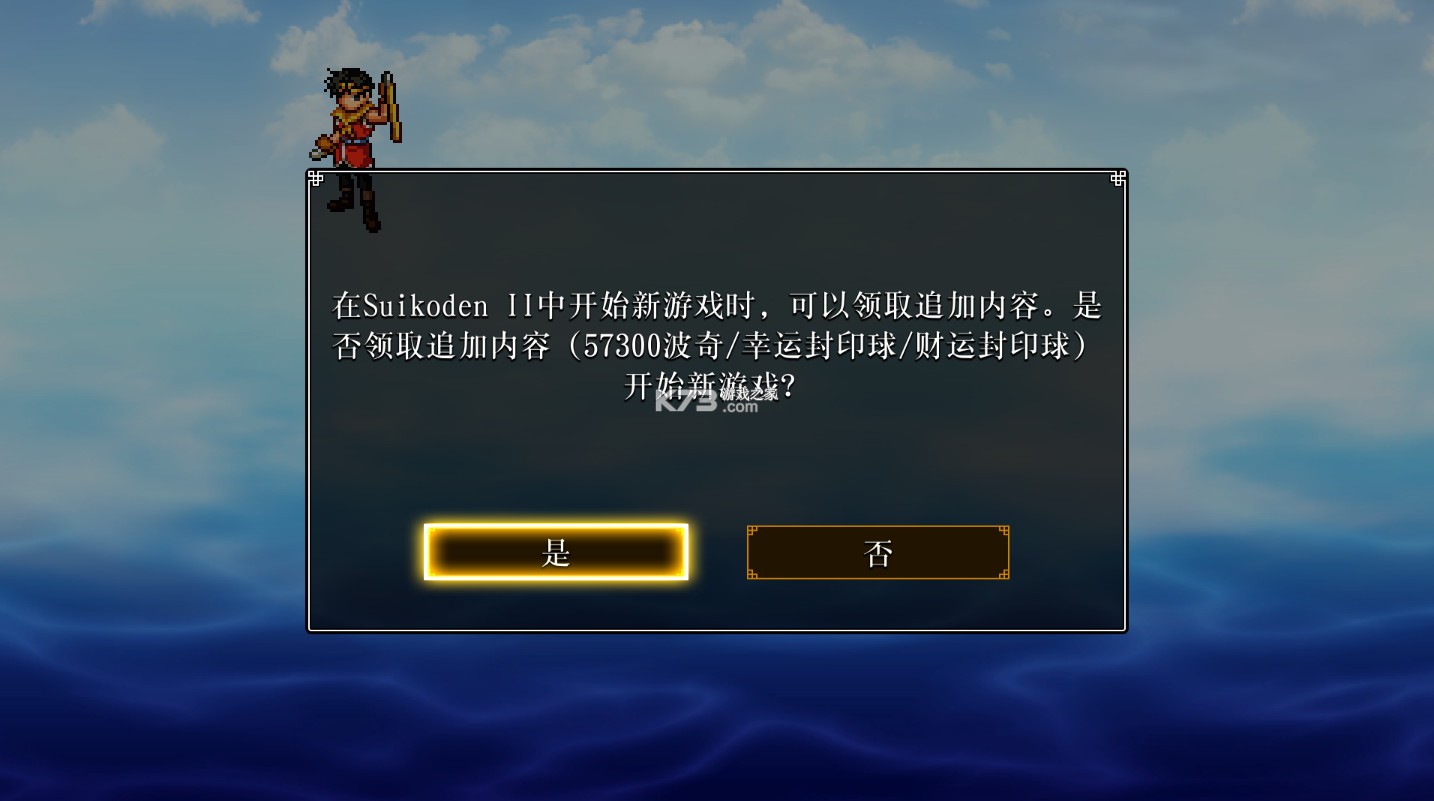Confirm receiving 57300 波奇 by clicking 是
This screenshot has width=1434, height=801.
coord(556,551)
